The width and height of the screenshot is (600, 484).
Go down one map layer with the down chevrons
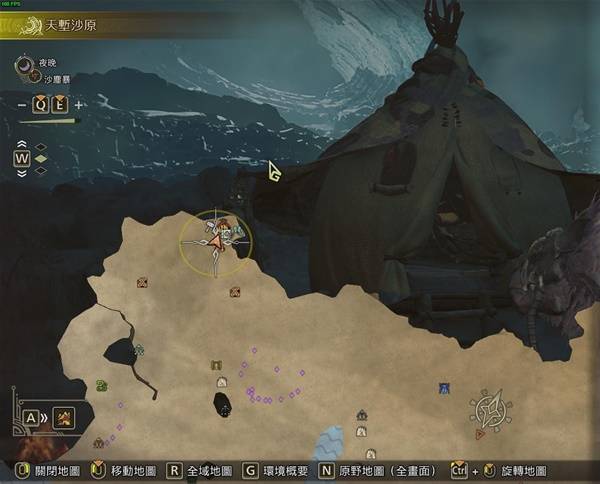(21, 172)
